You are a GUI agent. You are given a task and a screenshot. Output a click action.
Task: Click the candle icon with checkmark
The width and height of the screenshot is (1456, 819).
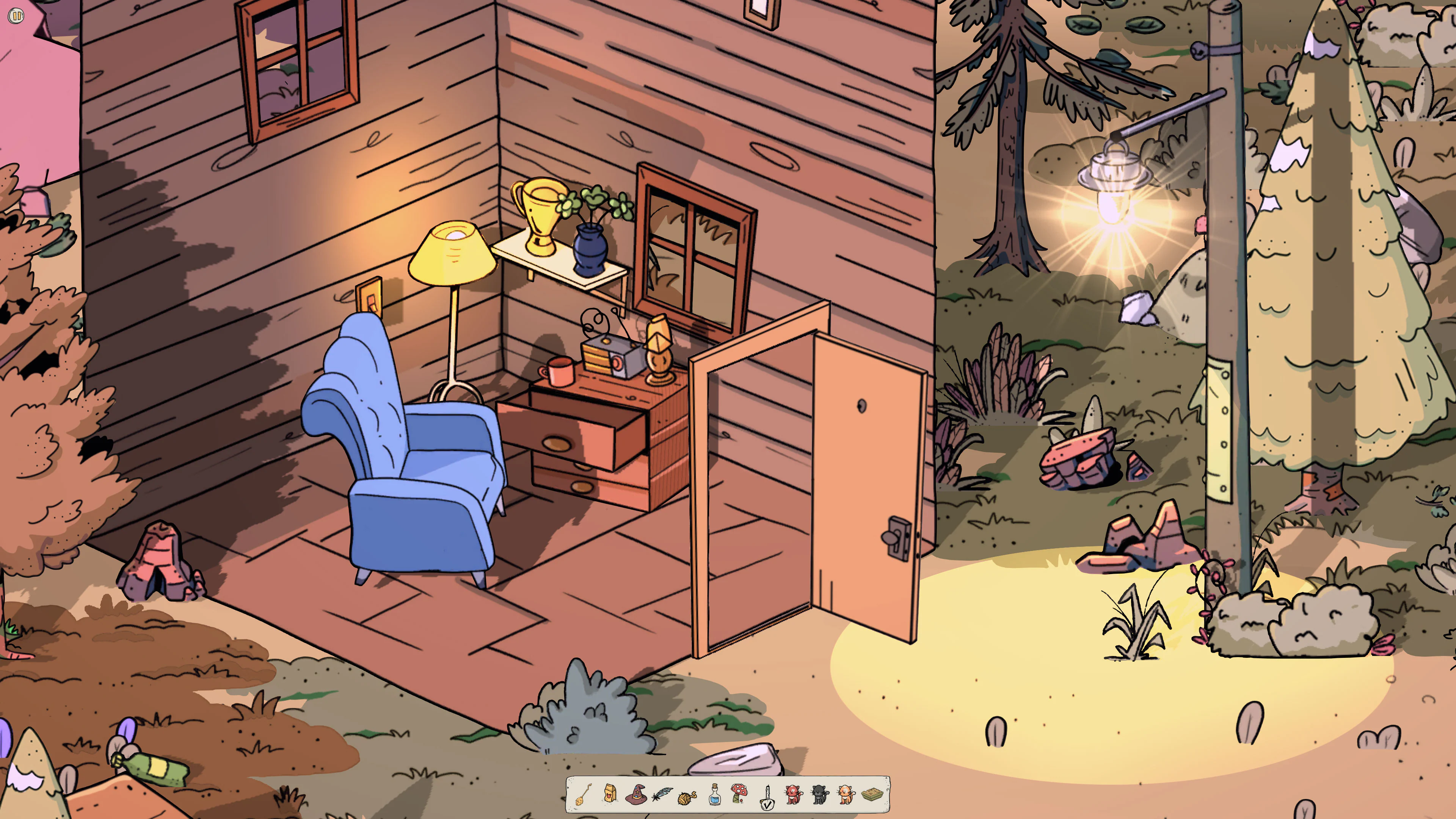pyautogui.click(x=767, y=796)
